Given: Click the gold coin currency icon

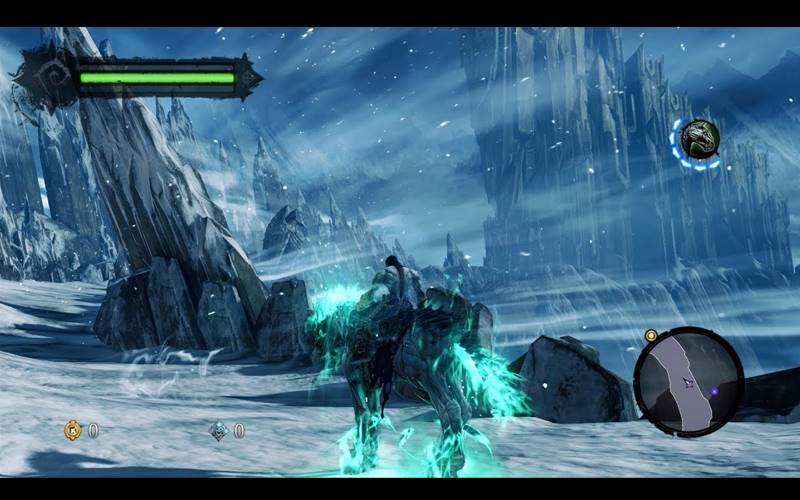Looking at the screenshot, I should pos(73,430).
